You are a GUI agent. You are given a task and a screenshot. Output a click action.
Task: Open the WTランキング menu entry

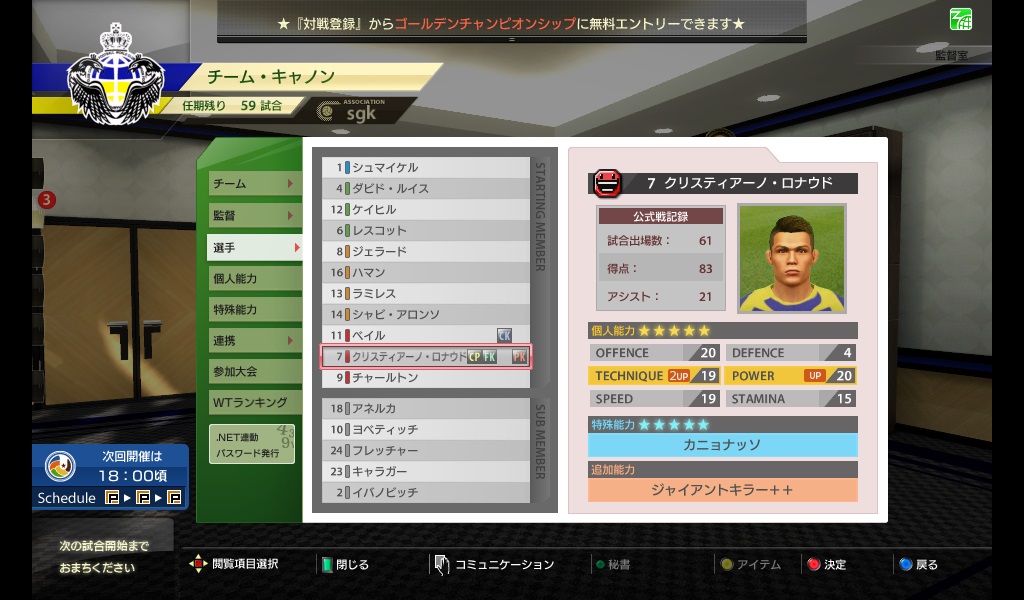[x=251, y=402]
